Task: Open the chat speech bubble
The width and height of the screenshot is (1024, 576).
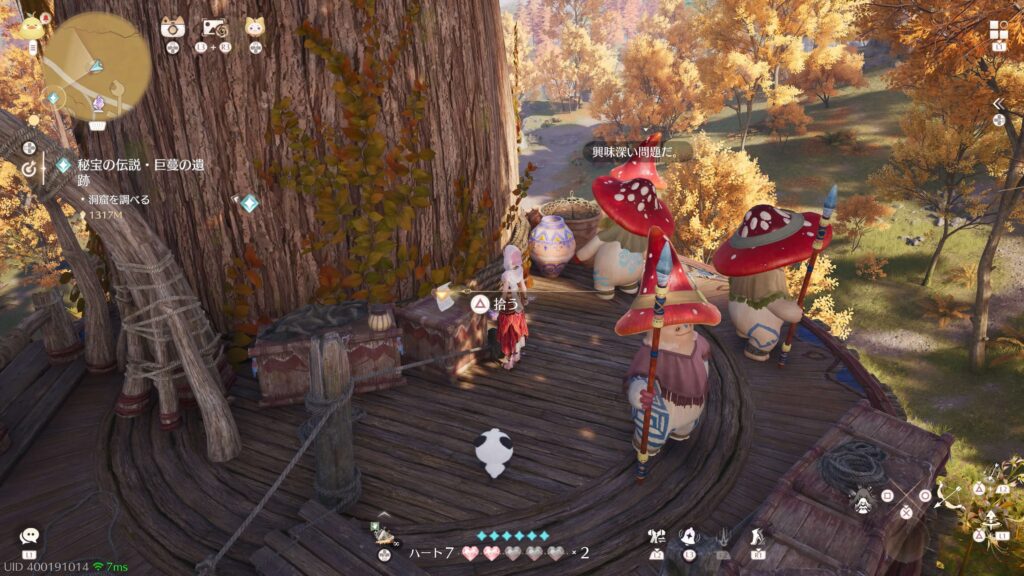Action: 29,537
